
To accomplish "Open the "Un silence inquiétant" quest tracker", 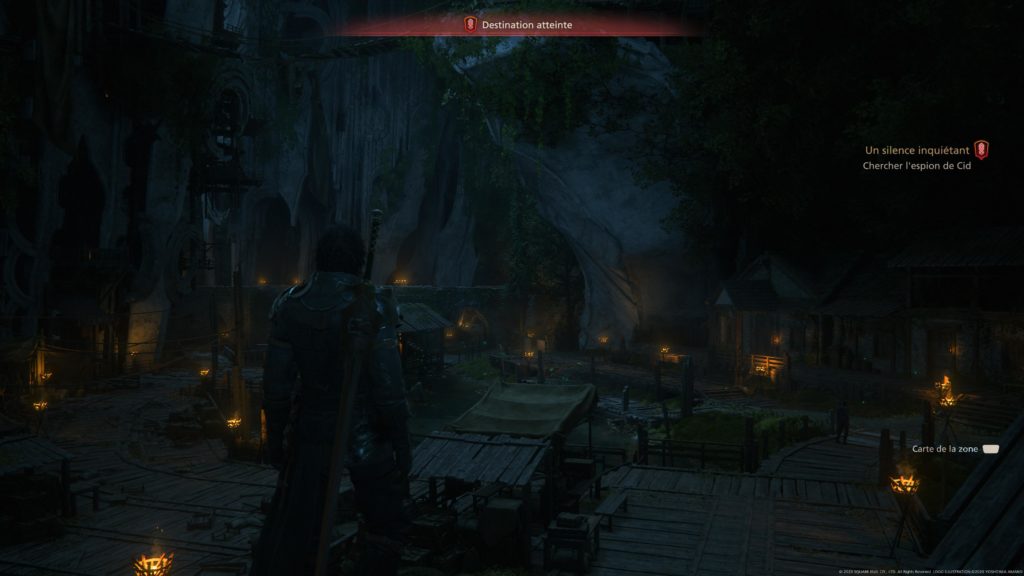I will click(x=917, y=150).
